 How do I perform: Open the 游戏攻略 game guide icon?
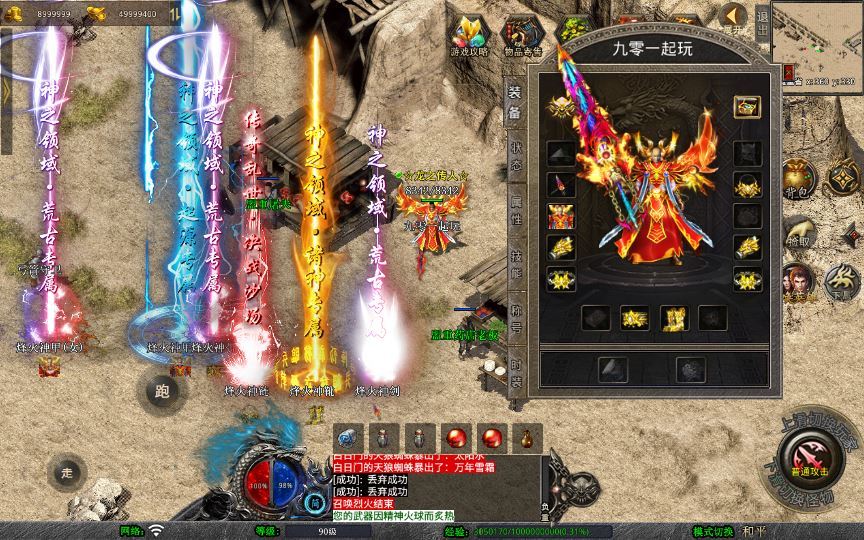469,36
